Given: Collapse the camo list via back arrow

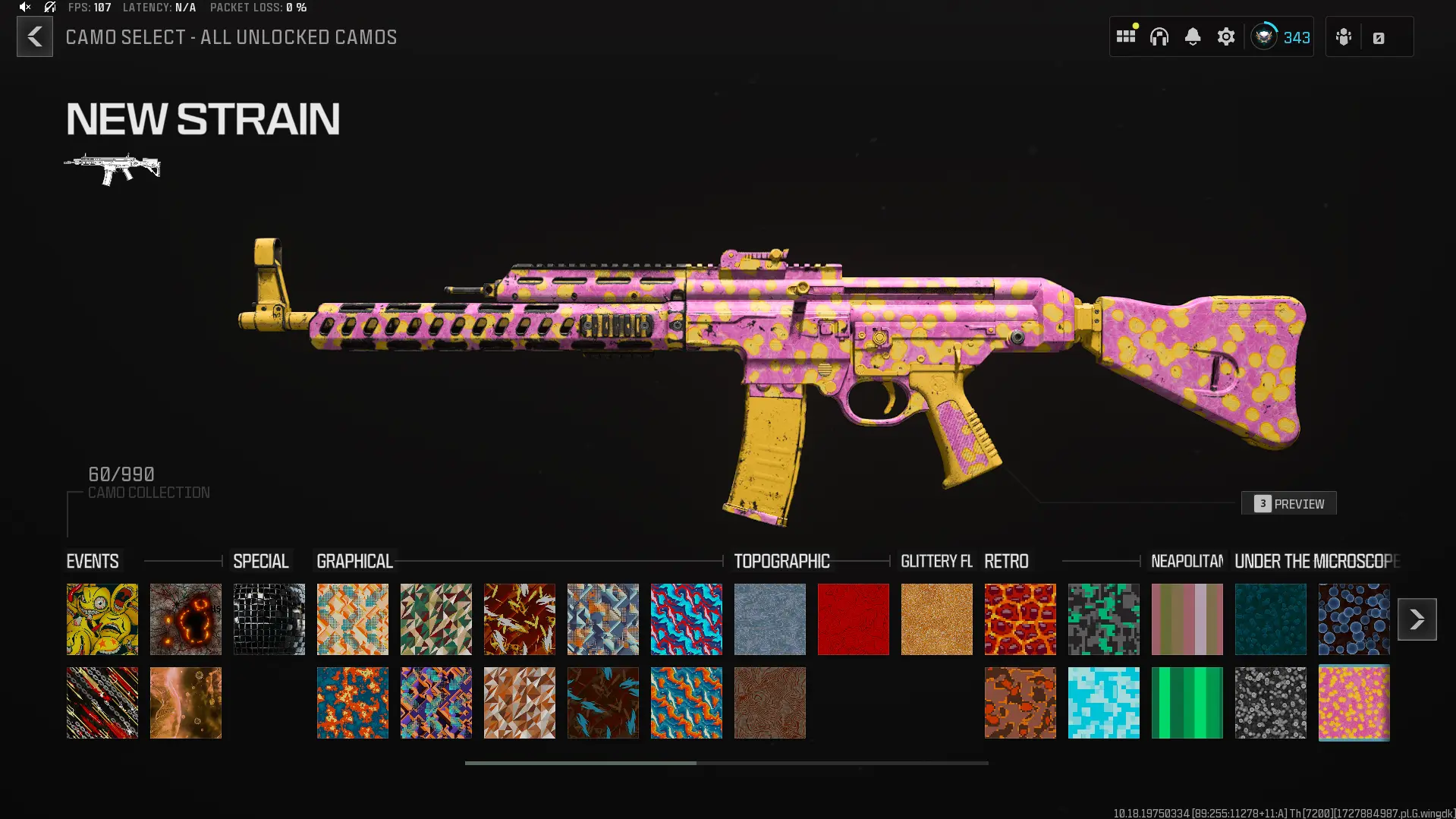Looking at the screenshot, I should pos(34,36).
